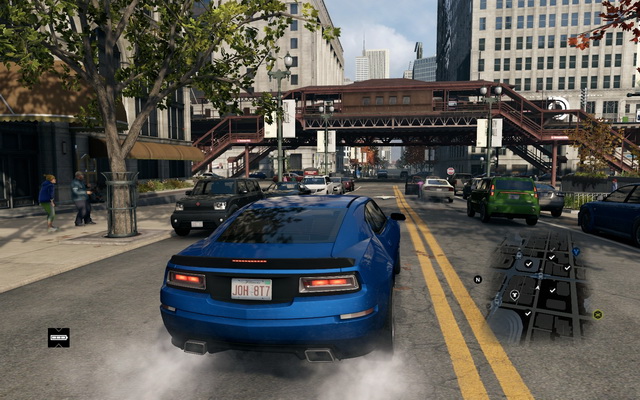Click the north compass indicator

478,279
